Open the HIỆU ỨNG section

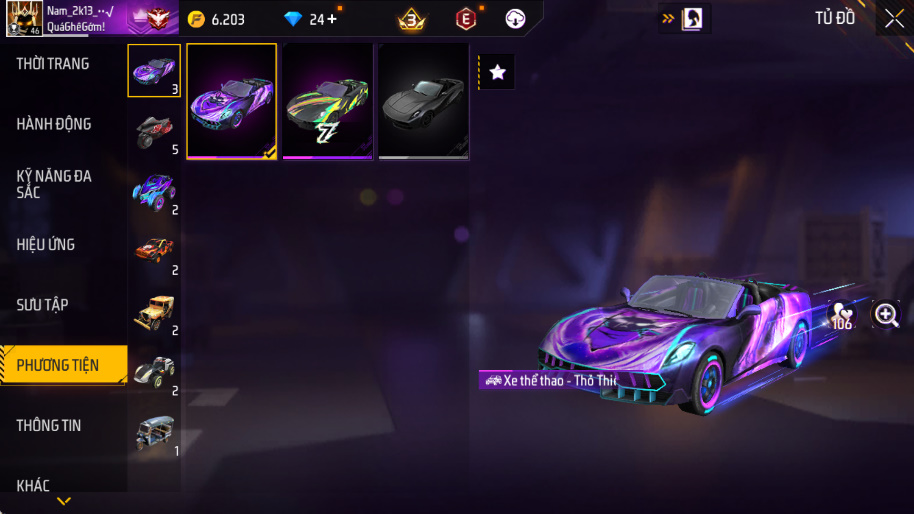point(46,244)
